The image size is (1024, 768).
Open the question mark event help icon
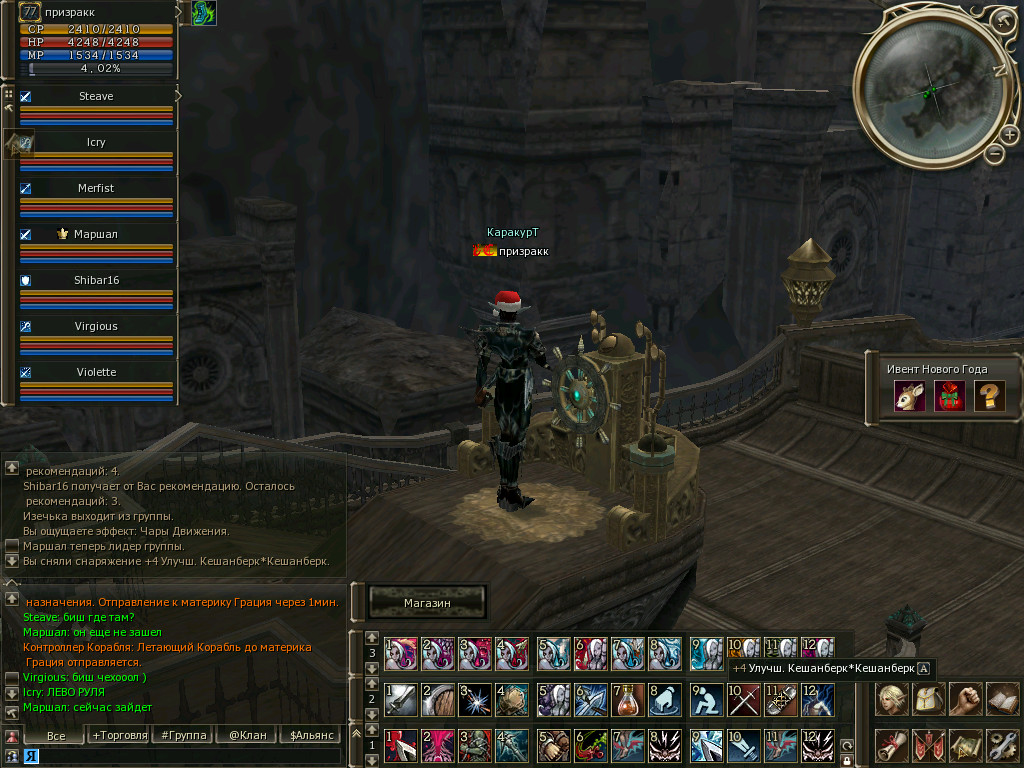989,396
